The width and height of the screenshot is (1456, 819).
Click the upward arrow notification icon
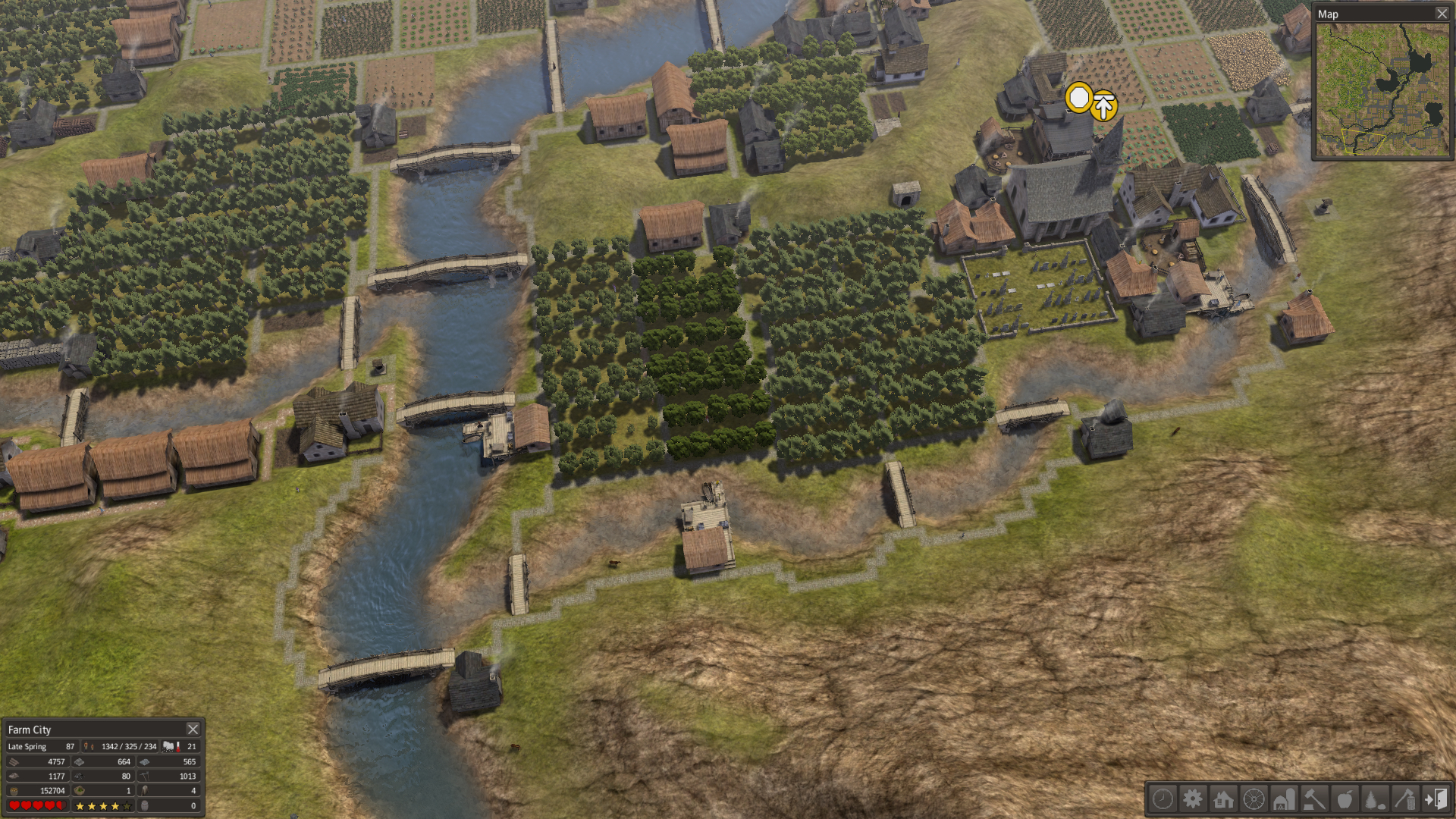click(x=1104, y=106)
